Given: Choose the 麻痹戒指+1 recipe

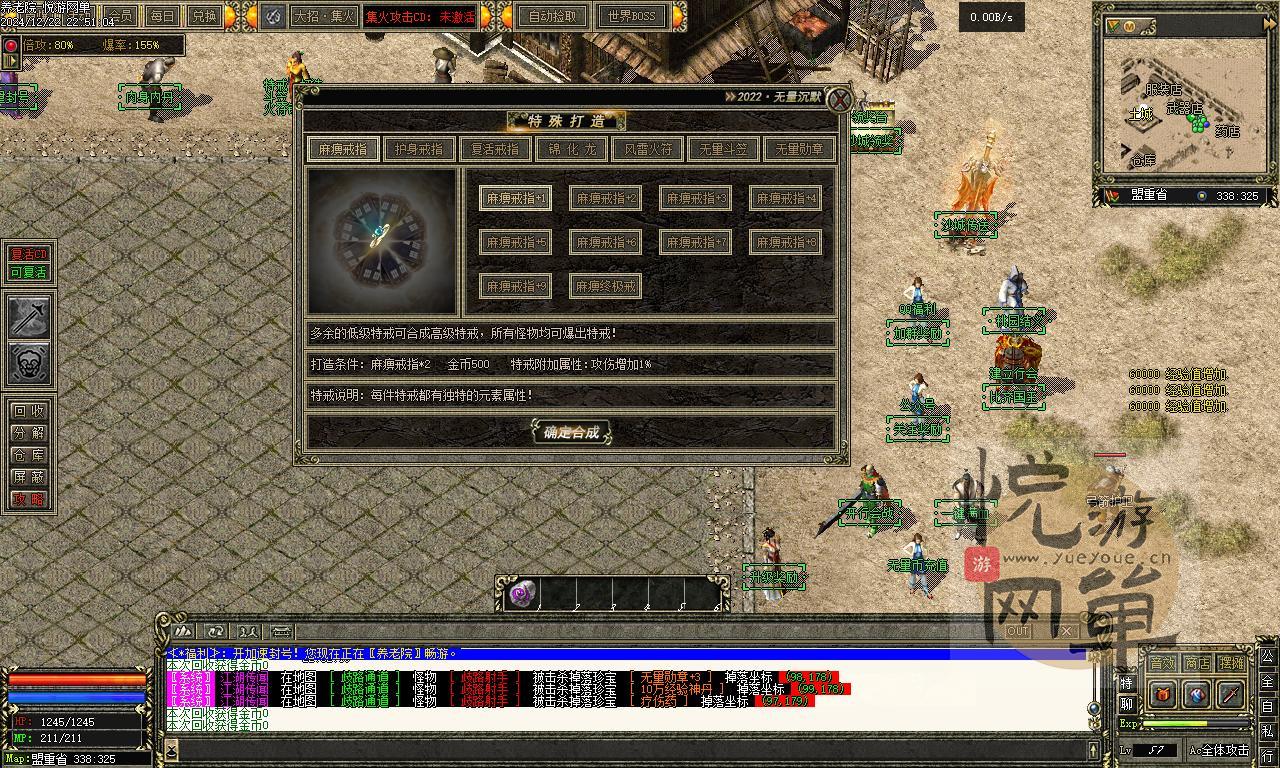Looking at the screenshot, I should pos(515,198).
